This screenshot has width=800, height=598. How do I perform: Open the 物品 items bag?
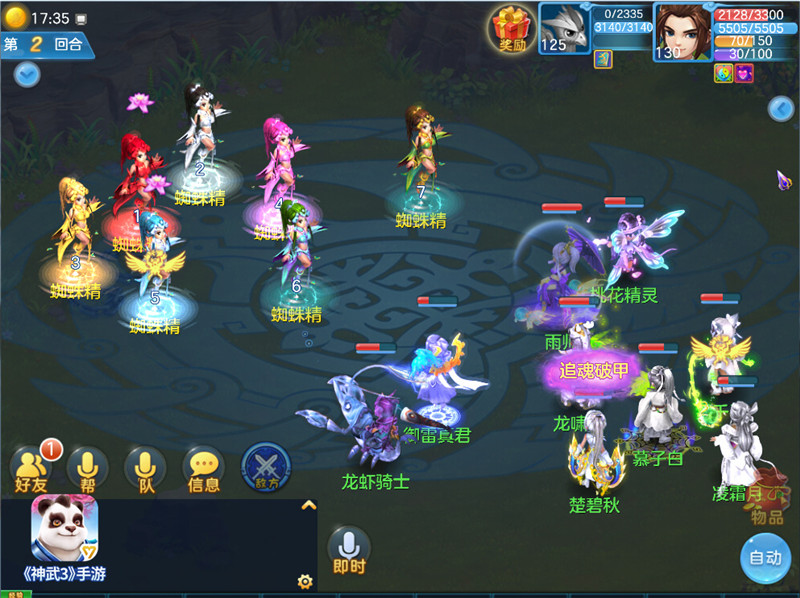tap(767, 506)
